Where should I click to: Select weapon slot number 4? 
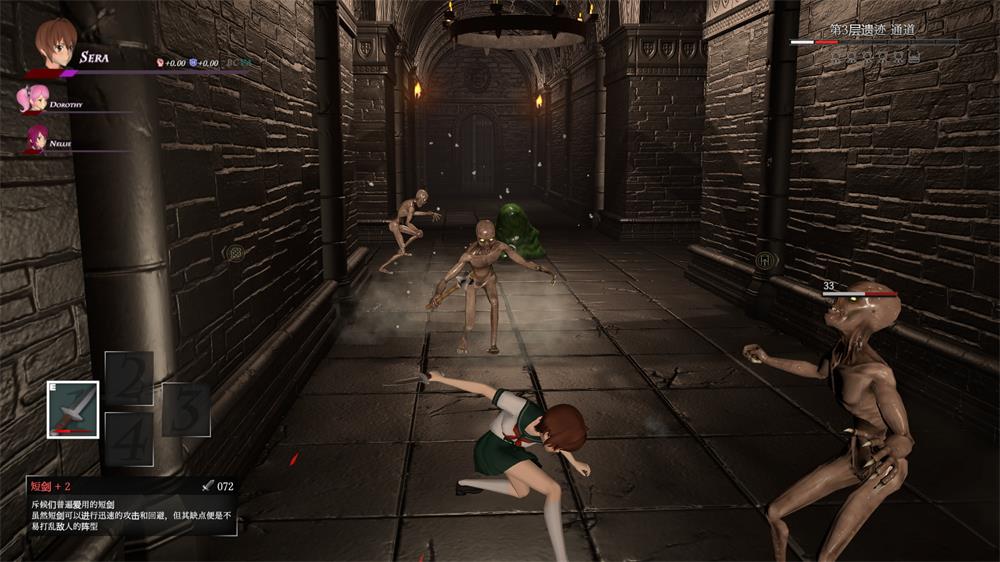click(x=129, y=439)
